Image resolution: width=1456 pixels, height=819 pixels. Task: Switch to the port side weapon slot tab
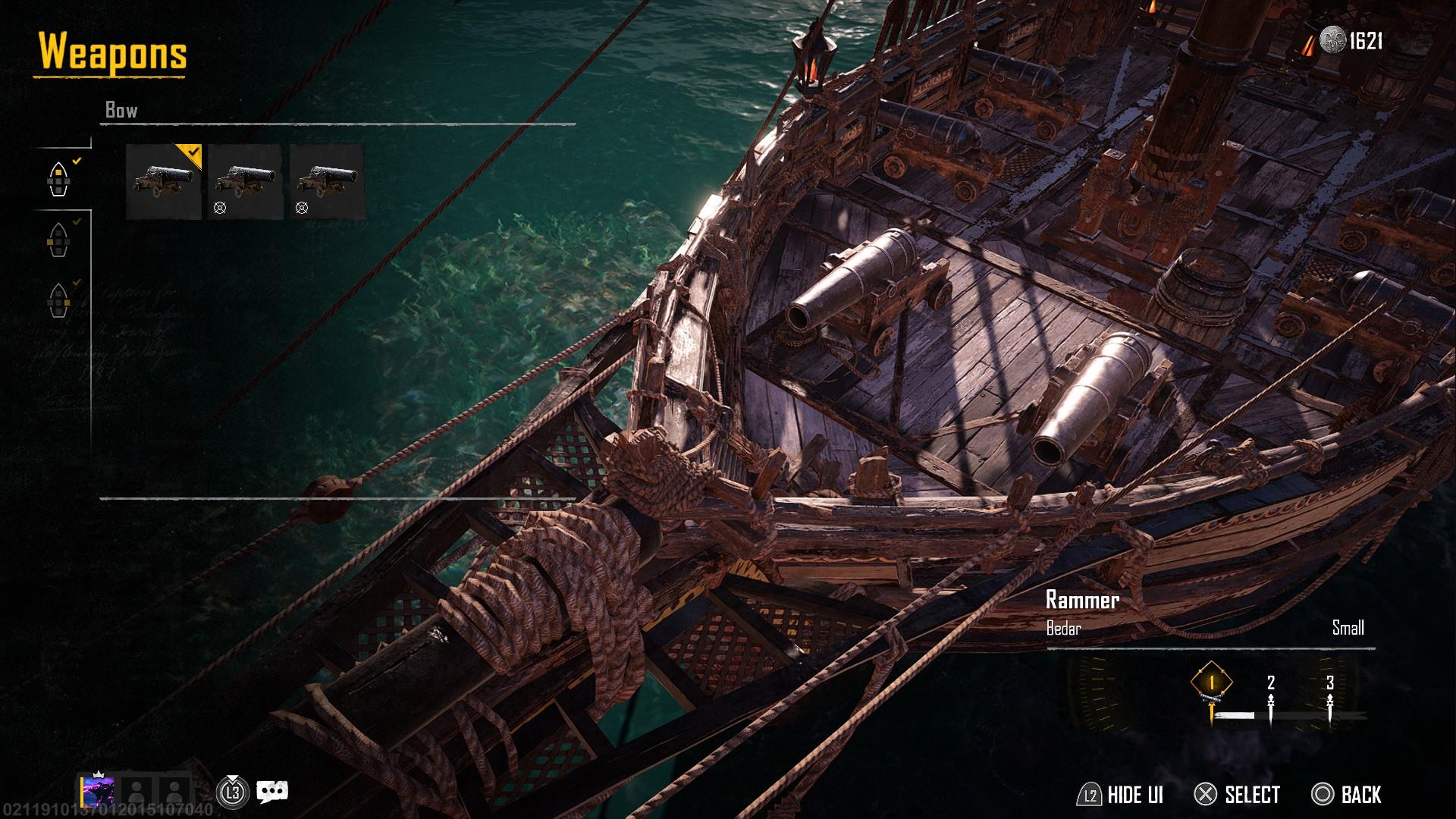coord(58,240)
